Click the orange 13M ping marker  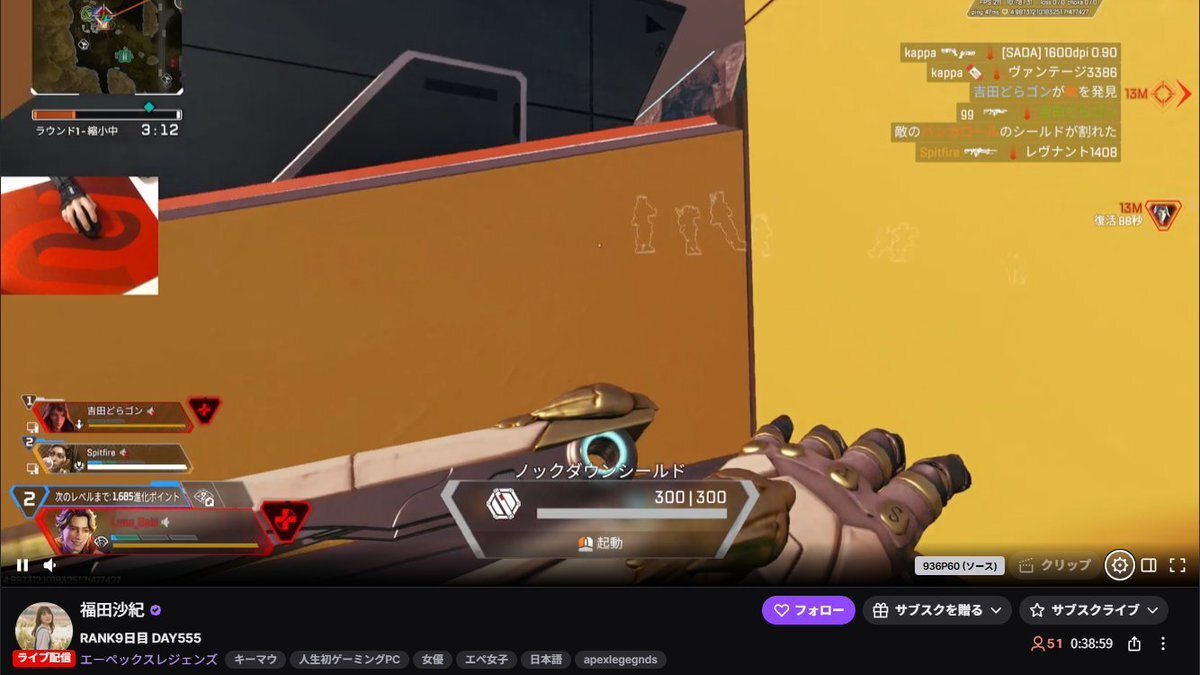1164,94
